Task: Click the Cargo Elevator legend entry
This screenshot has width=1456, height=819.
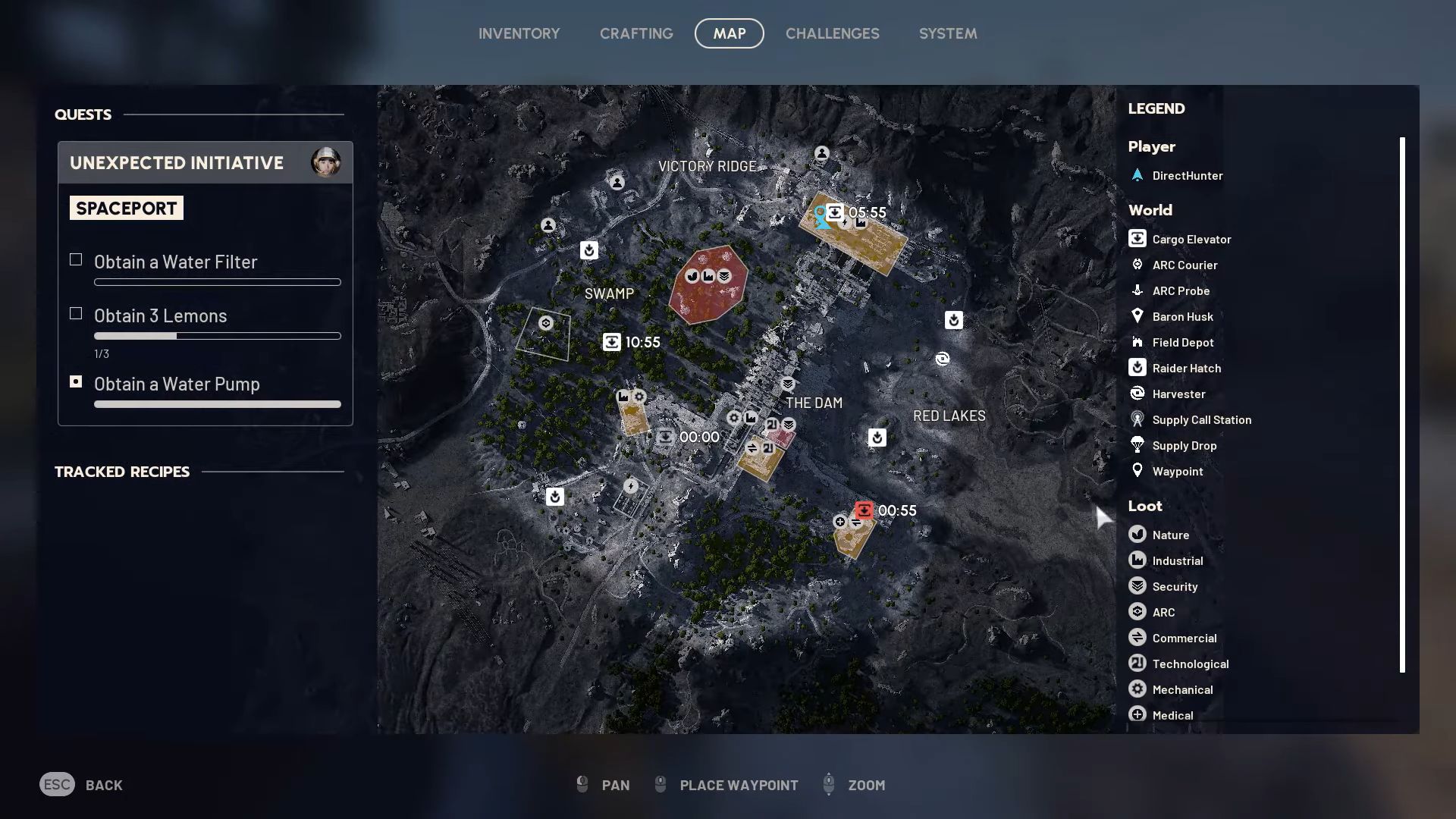Action: (1191, 240)
